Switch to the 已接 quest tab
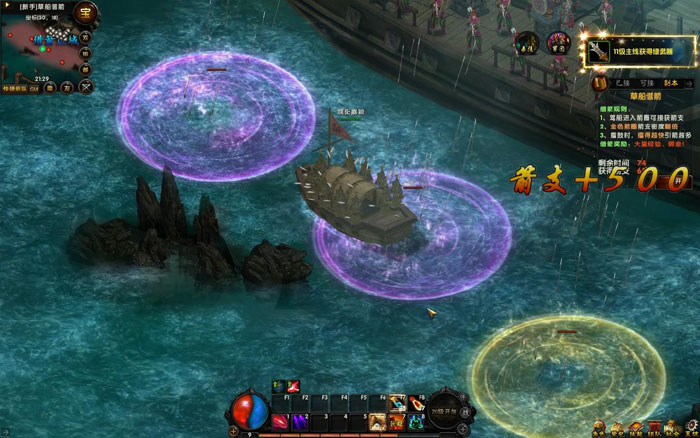 [621, 82]
